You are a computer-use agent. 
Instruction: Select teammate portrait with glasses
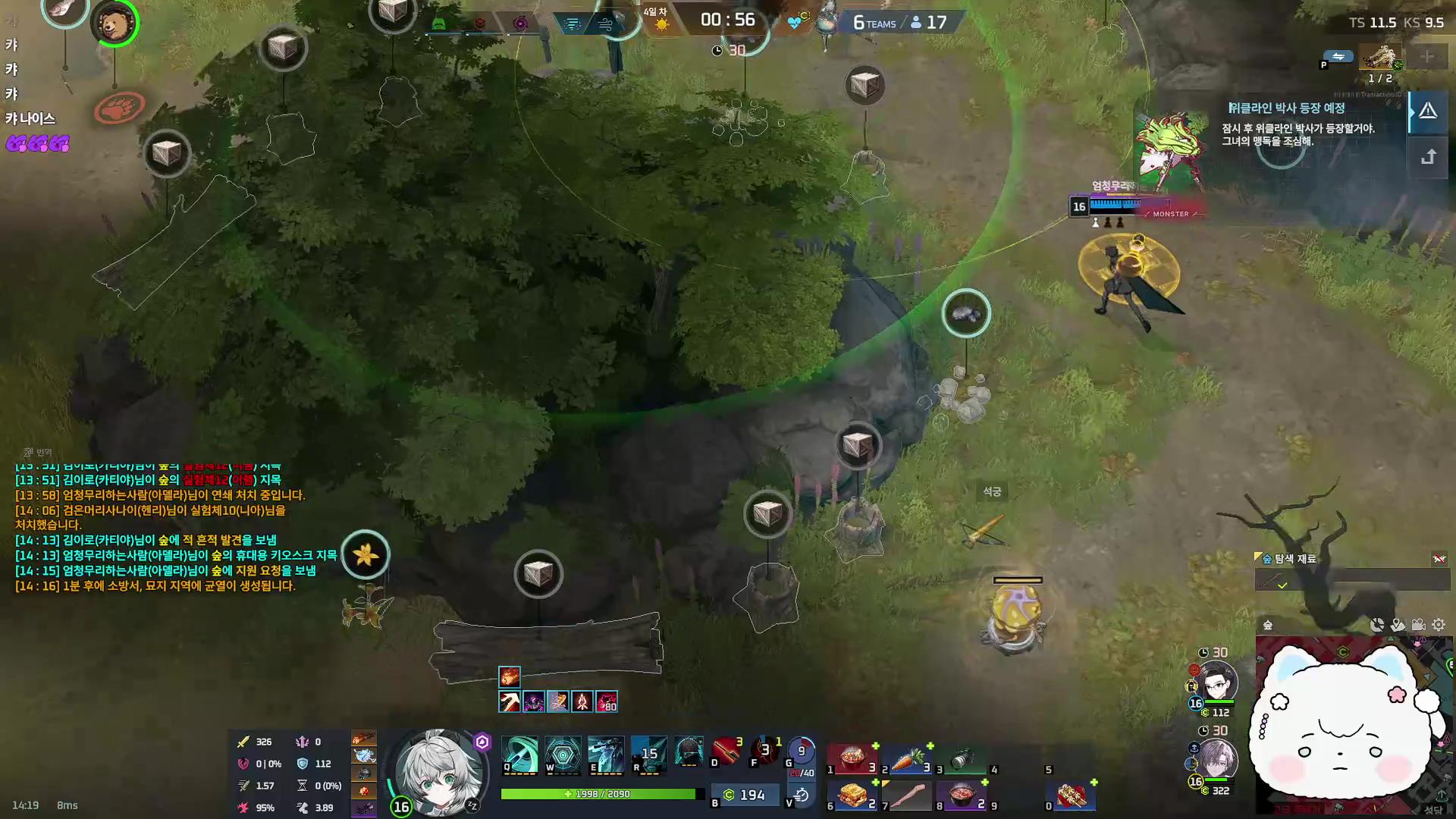1218,682
